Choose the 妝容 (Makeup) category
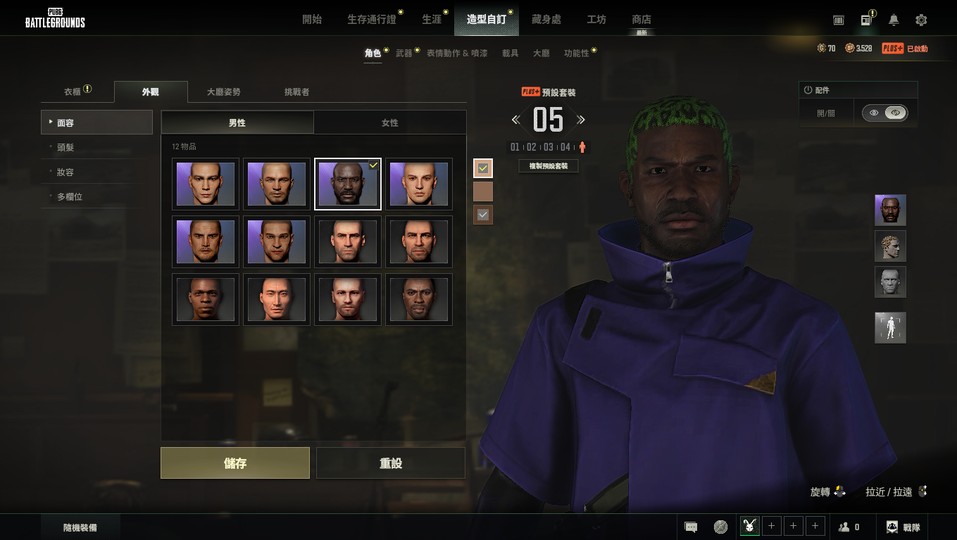The height and width of the screenshot is (540, 957). click(x=66, y=172)
